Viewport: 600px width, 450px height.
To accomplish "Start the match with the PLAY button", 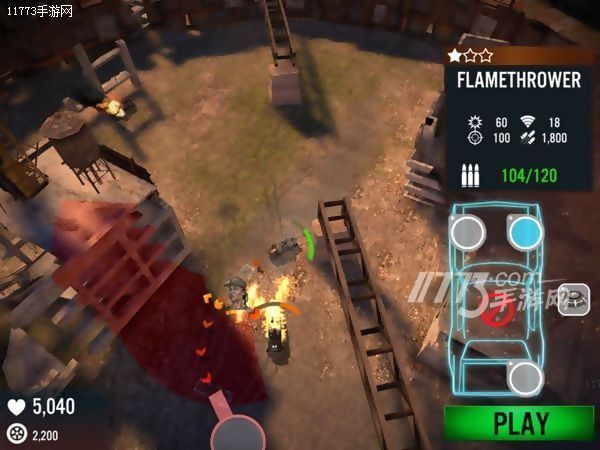I will point(520,423).
